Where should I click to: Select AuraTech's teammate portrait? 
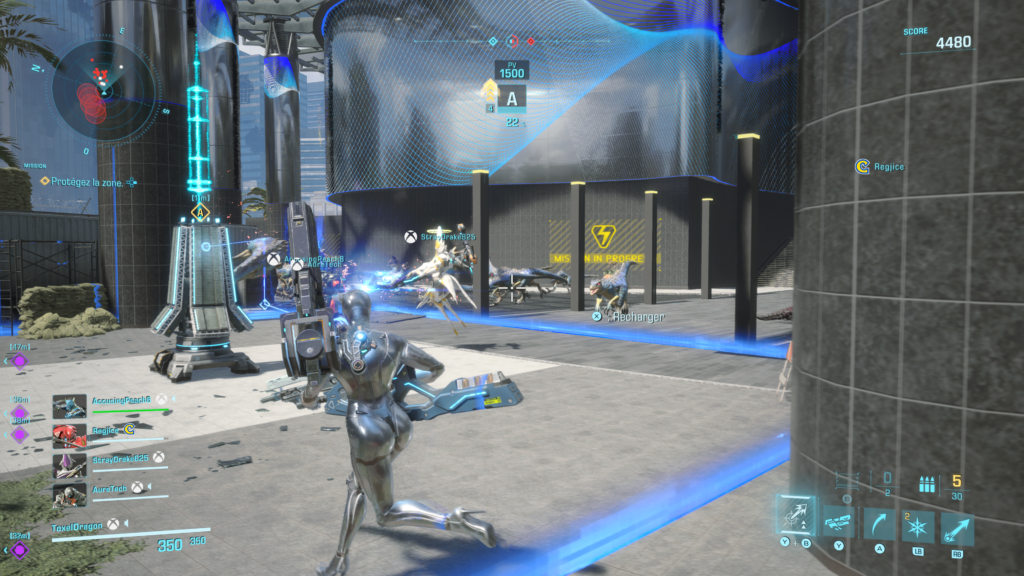click(x=70, y=493)
